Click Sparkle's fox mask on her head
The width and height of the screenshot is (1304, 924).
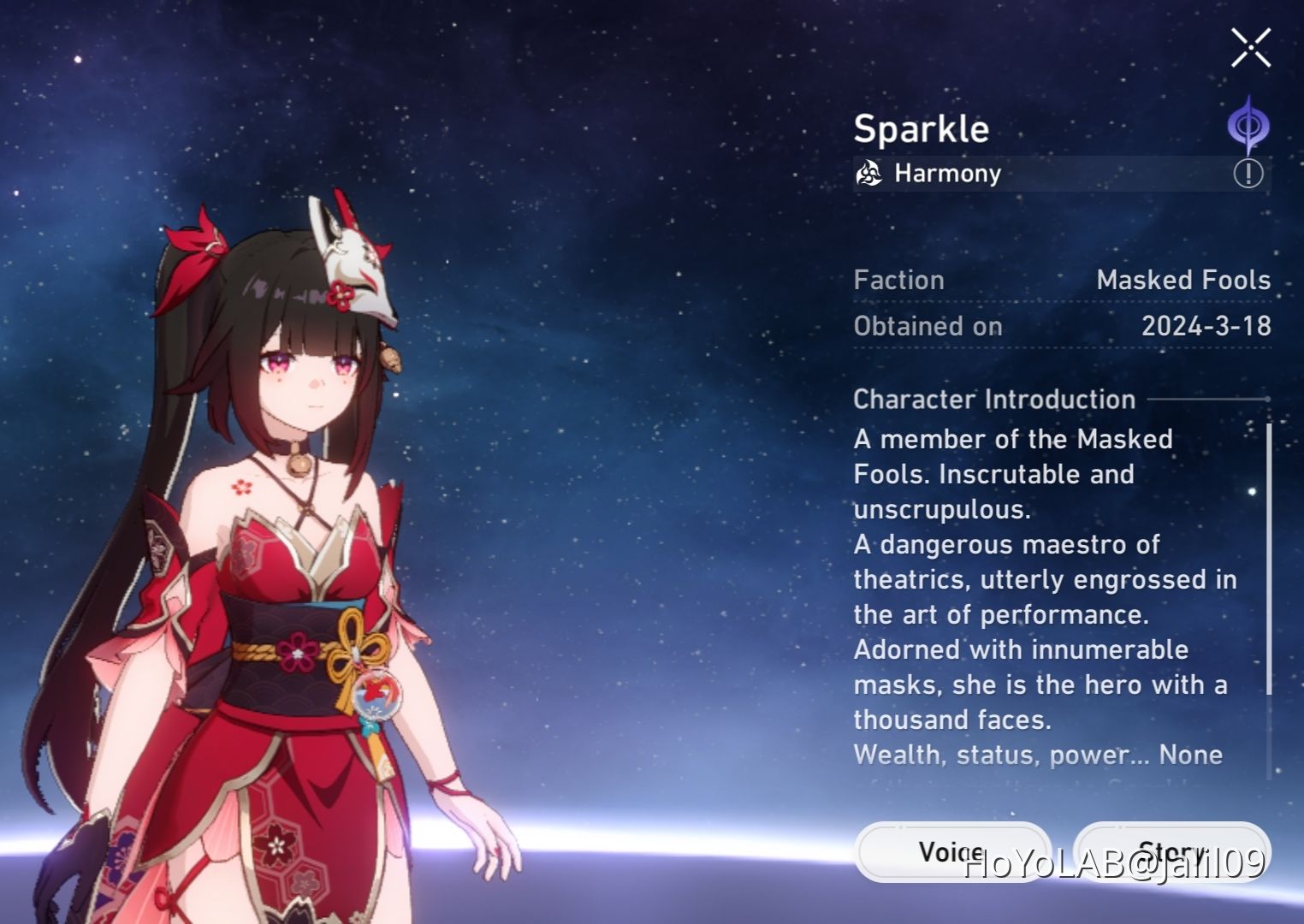(354, 257)
